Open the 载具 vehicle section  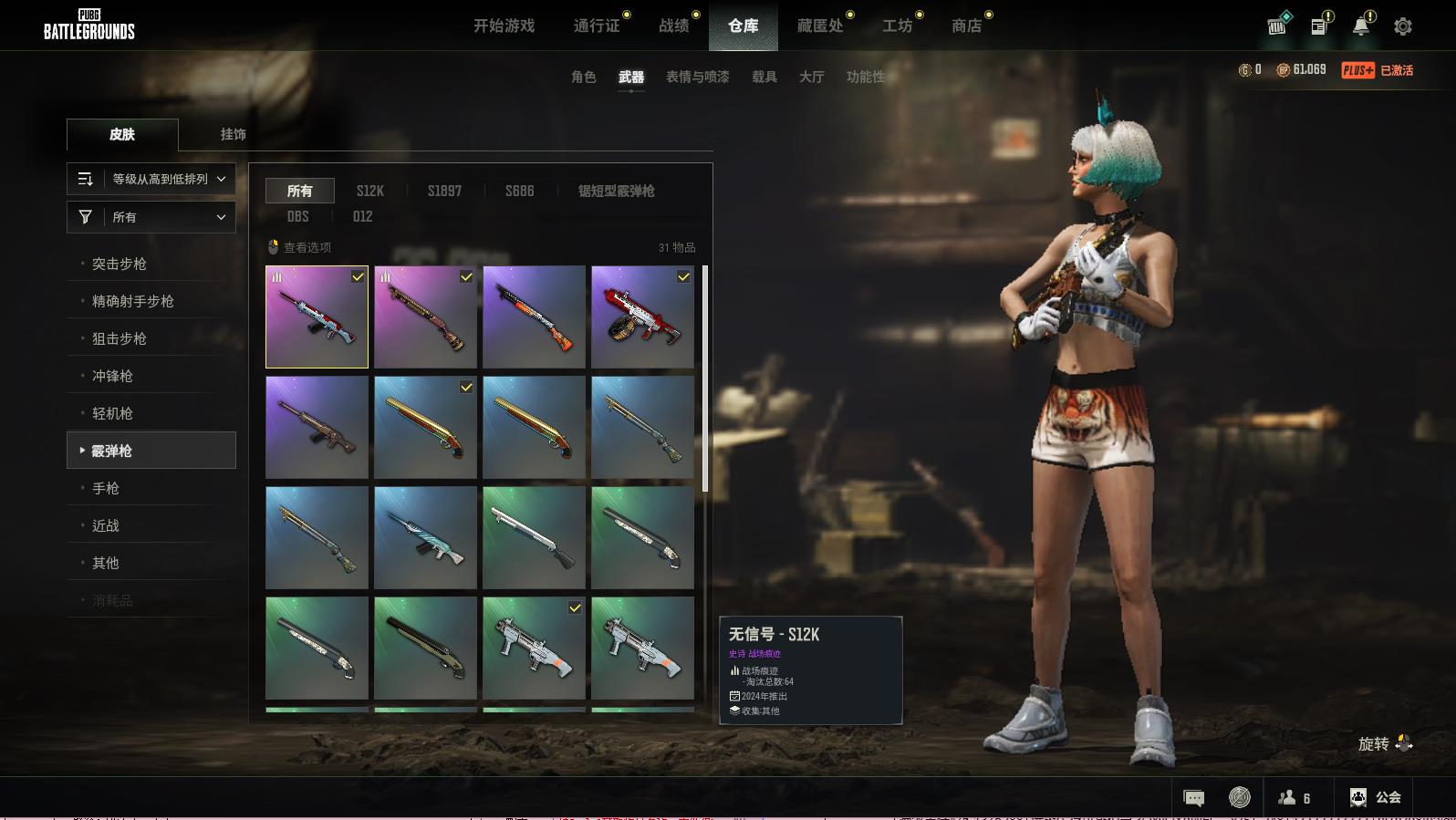[x=764, y=77]
